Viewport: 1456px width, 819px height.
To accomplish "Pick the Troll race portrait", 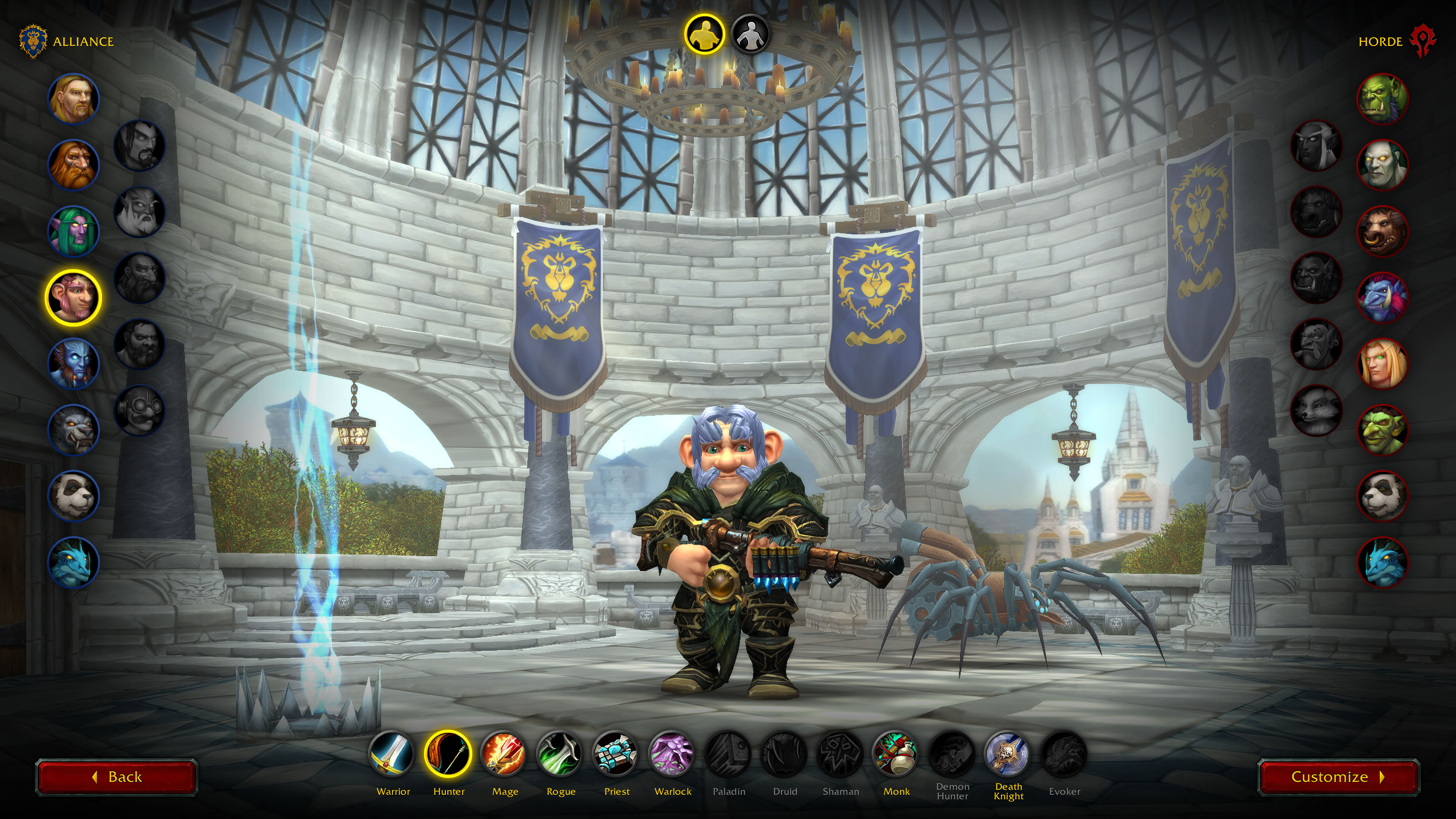I will [x=1382, y=297].
